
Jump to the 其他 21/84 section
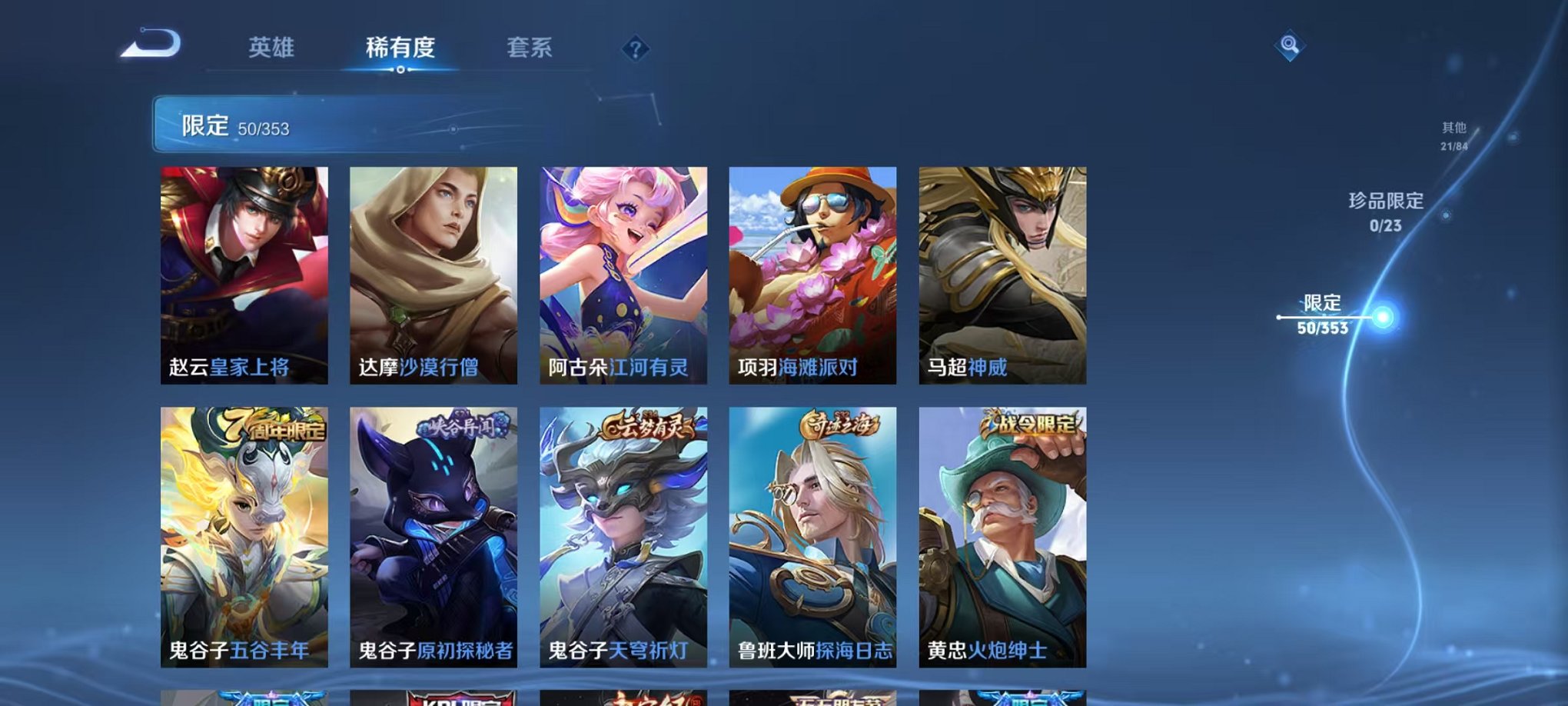point(1453,136)
